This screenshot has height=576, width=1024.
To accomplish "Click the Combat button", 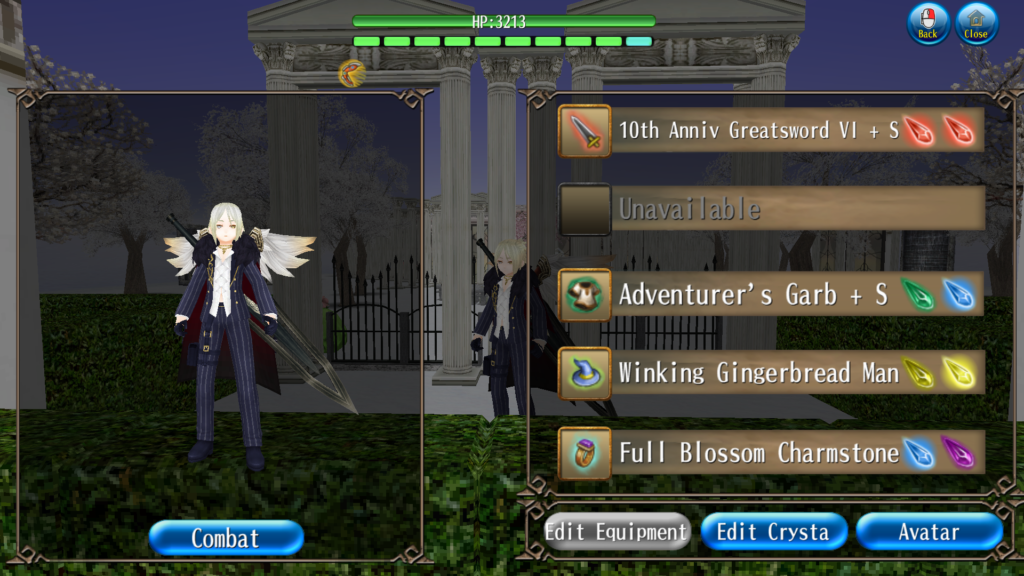I will (225, 538).
